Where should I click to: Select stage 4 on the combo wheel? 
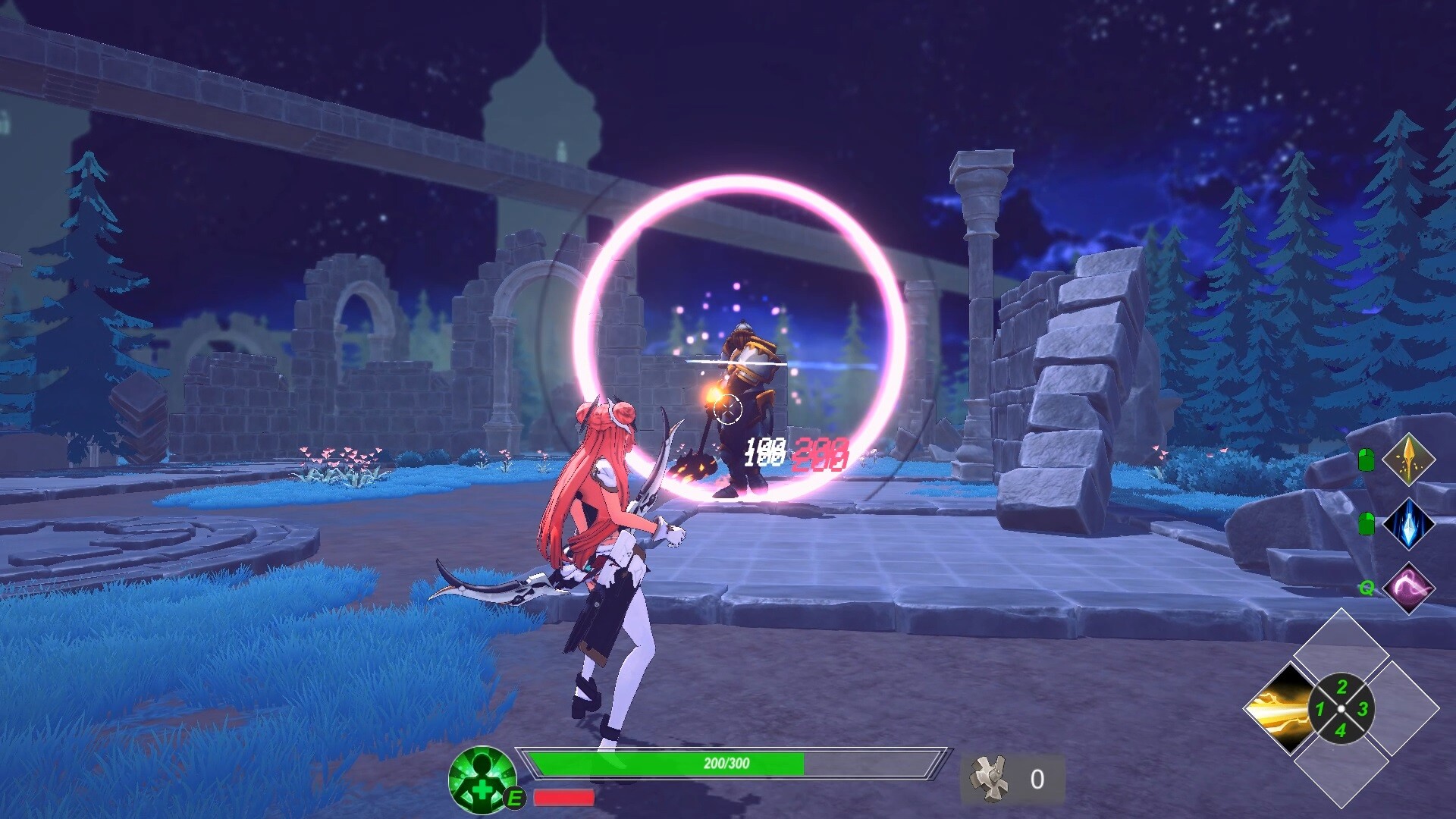coord(1341,730)
